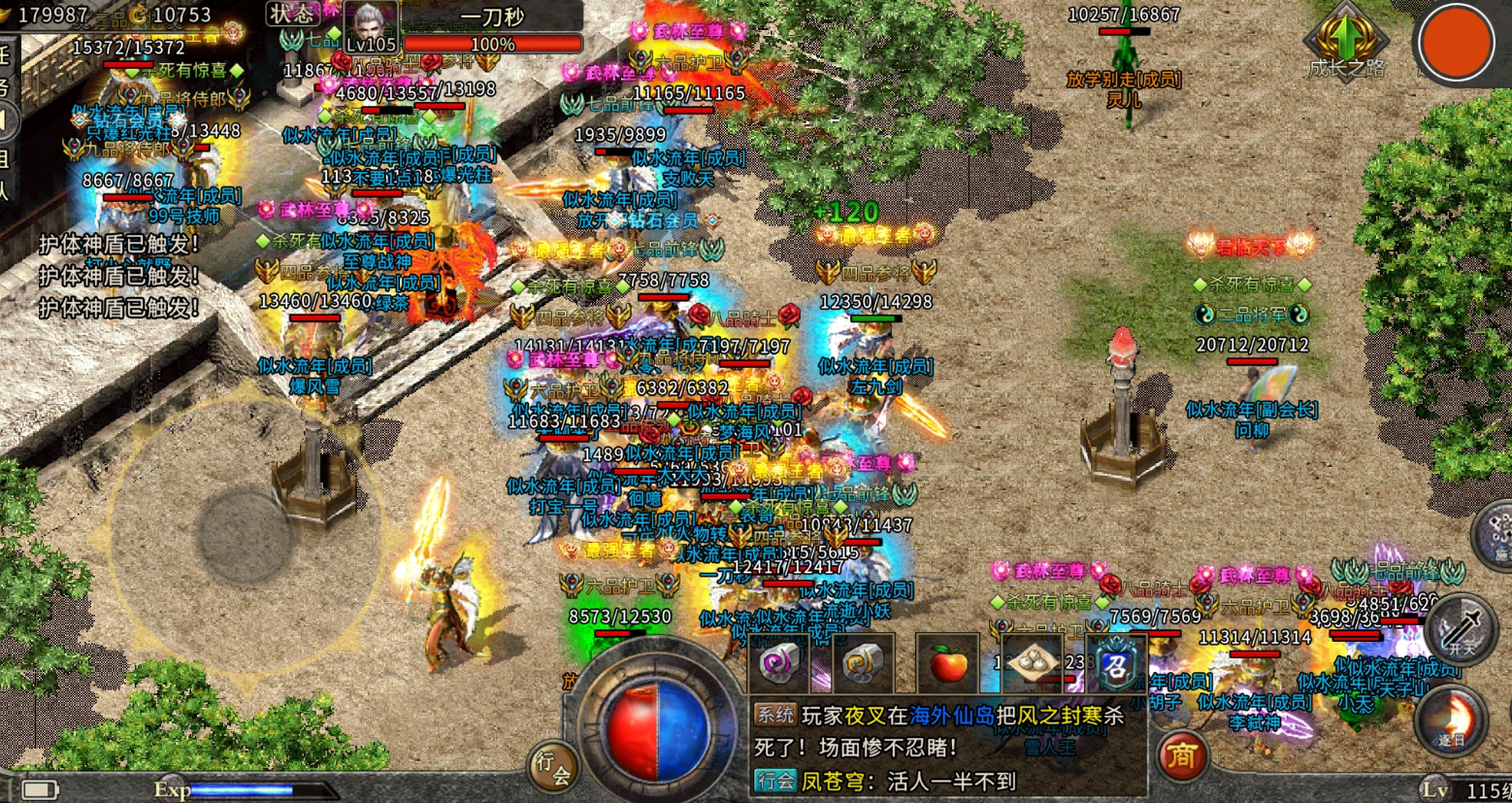Open the 状态 status panel

(292, 14)
